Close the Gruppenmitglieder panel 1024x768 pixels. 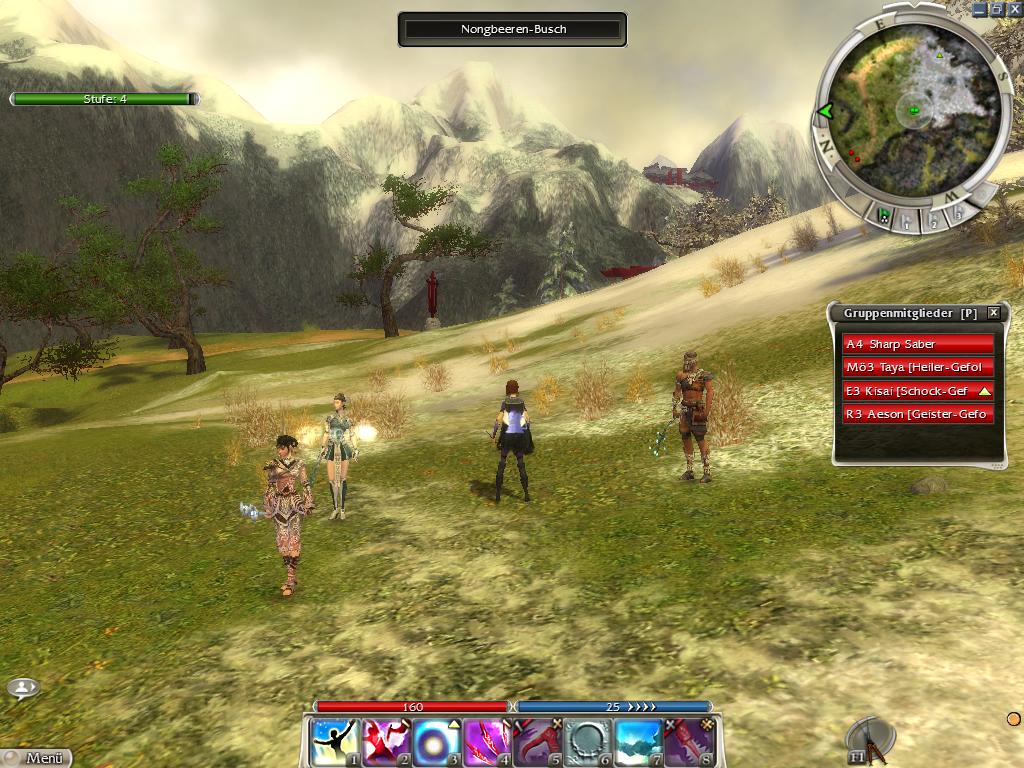pos(993,313)
